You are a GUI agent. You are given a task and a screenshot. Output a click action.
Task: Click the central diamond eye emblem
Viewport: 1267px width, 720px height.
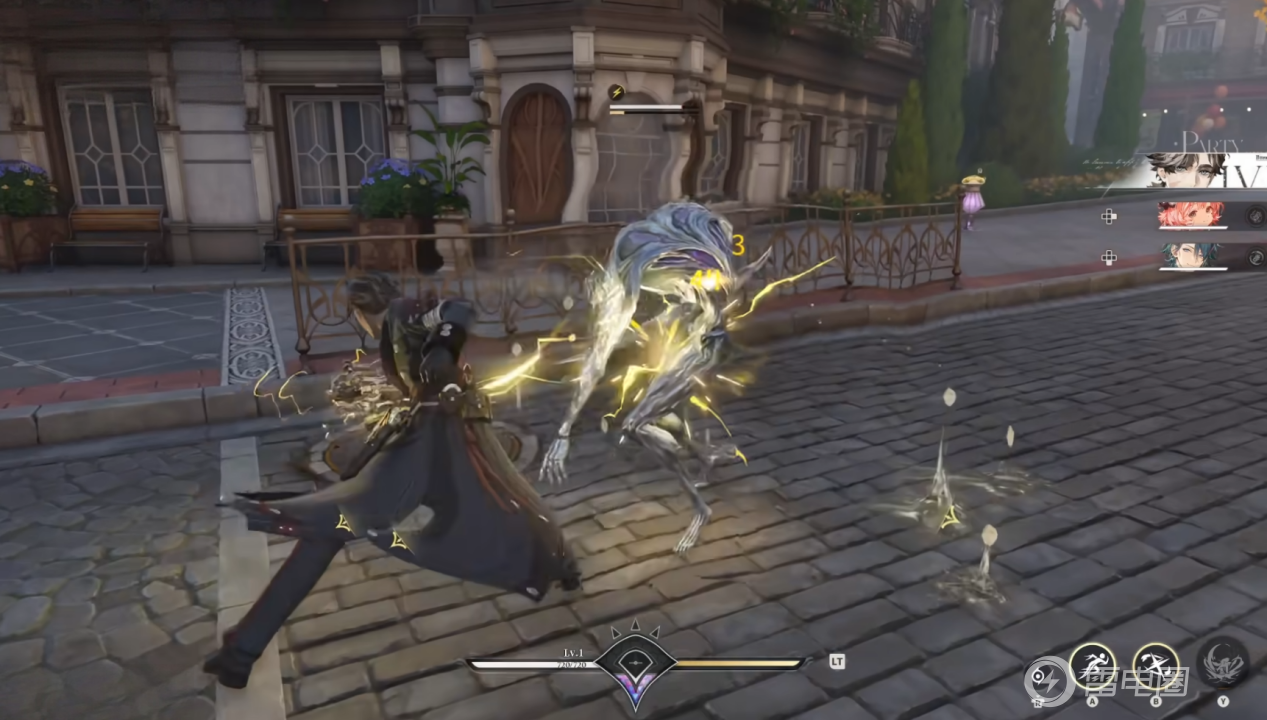click(635, 662)
